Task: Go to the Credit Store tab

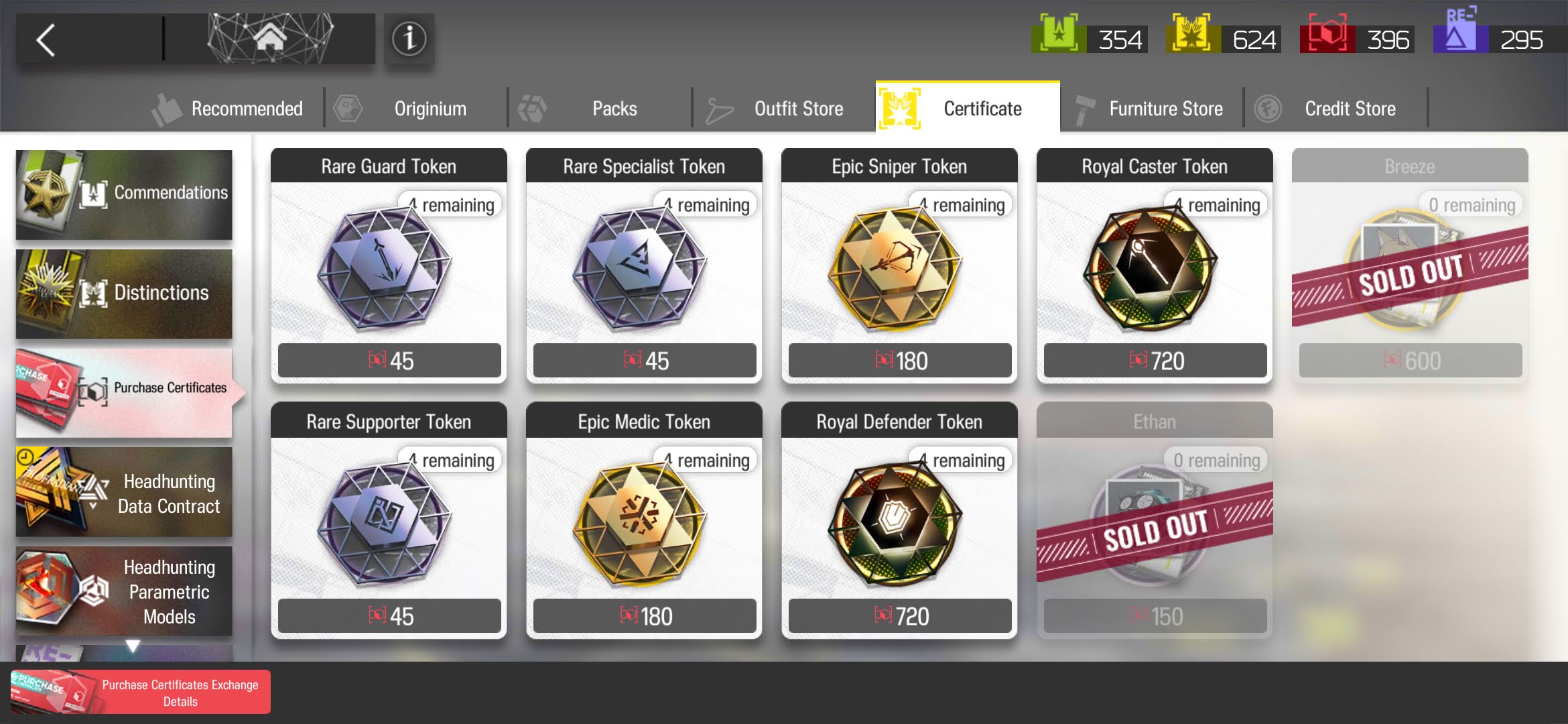Action: click(1337, 109)
